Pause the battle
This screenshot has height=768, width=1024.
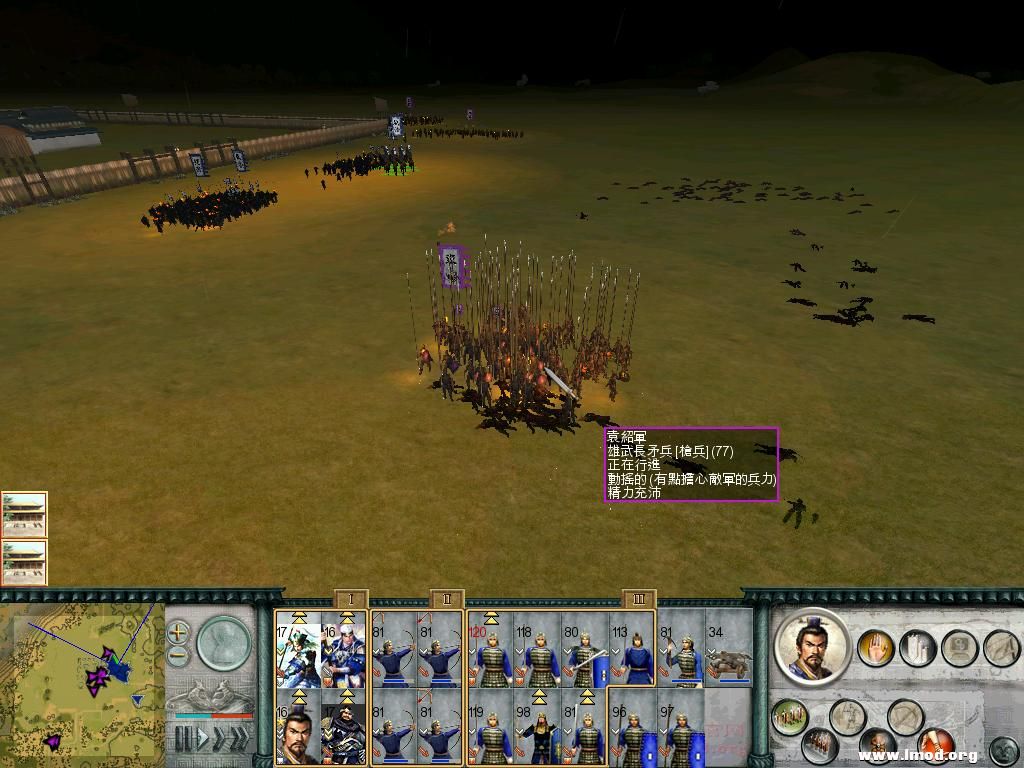coord(183,740)
